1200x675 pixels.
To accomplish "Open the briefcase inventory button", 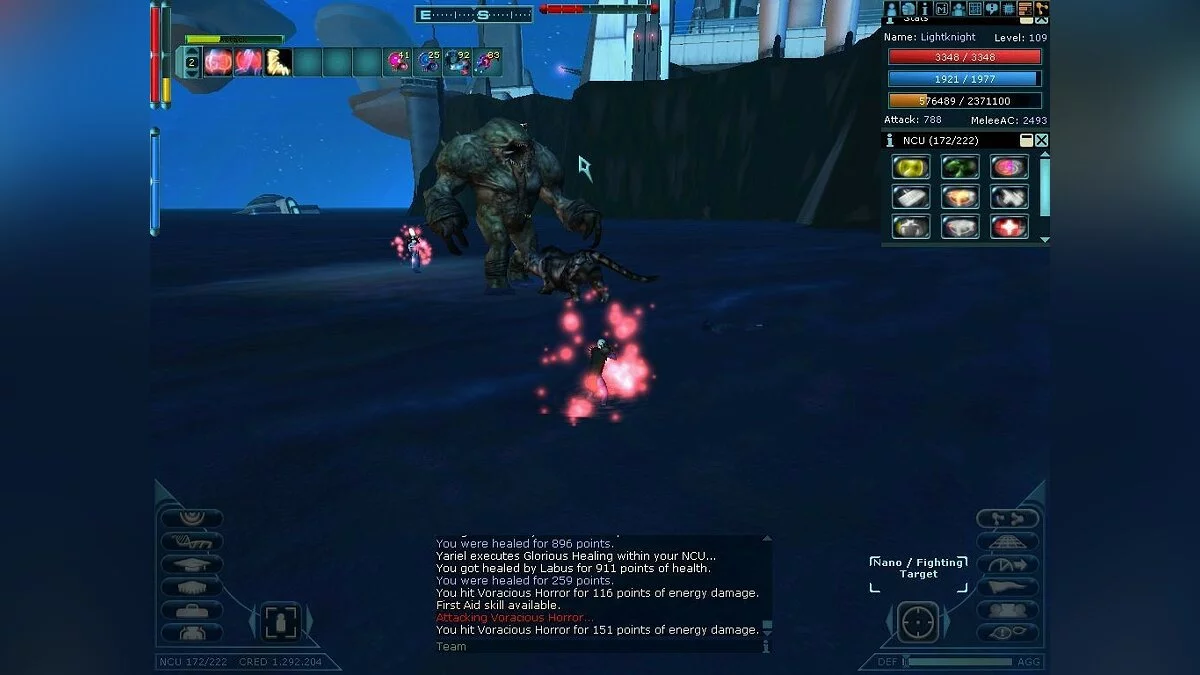I will coord(191,610).
